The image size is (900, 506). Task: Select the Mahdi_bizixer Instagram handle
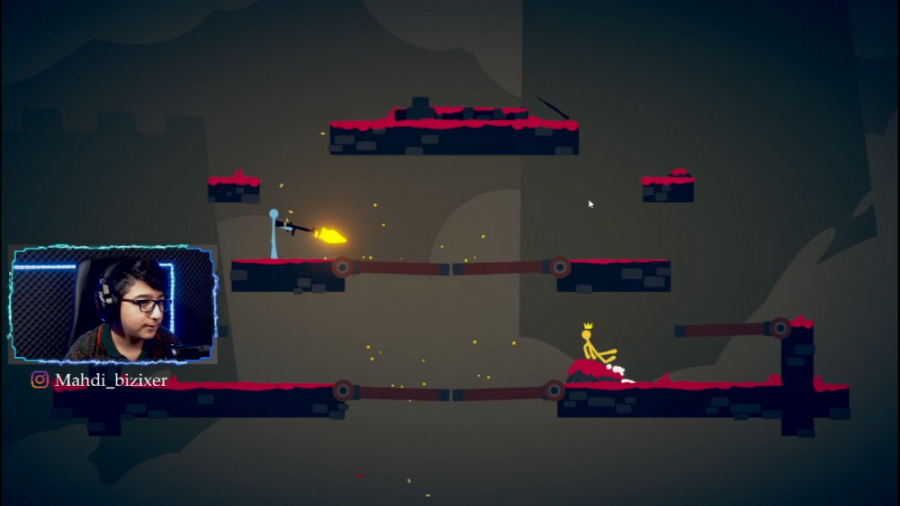coord(110,380)
